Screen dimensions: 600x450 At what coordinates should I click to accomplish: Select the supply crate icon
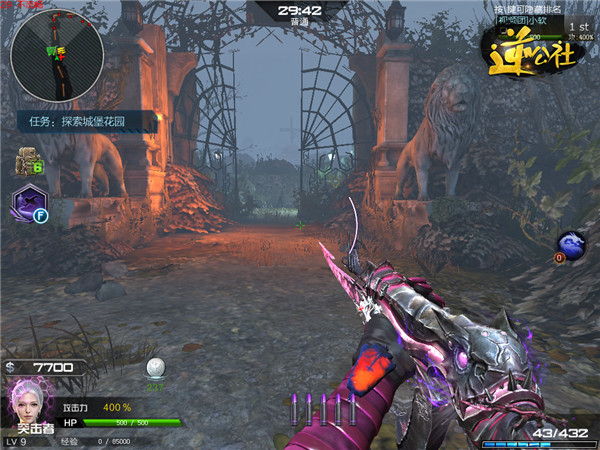point(26,161)
